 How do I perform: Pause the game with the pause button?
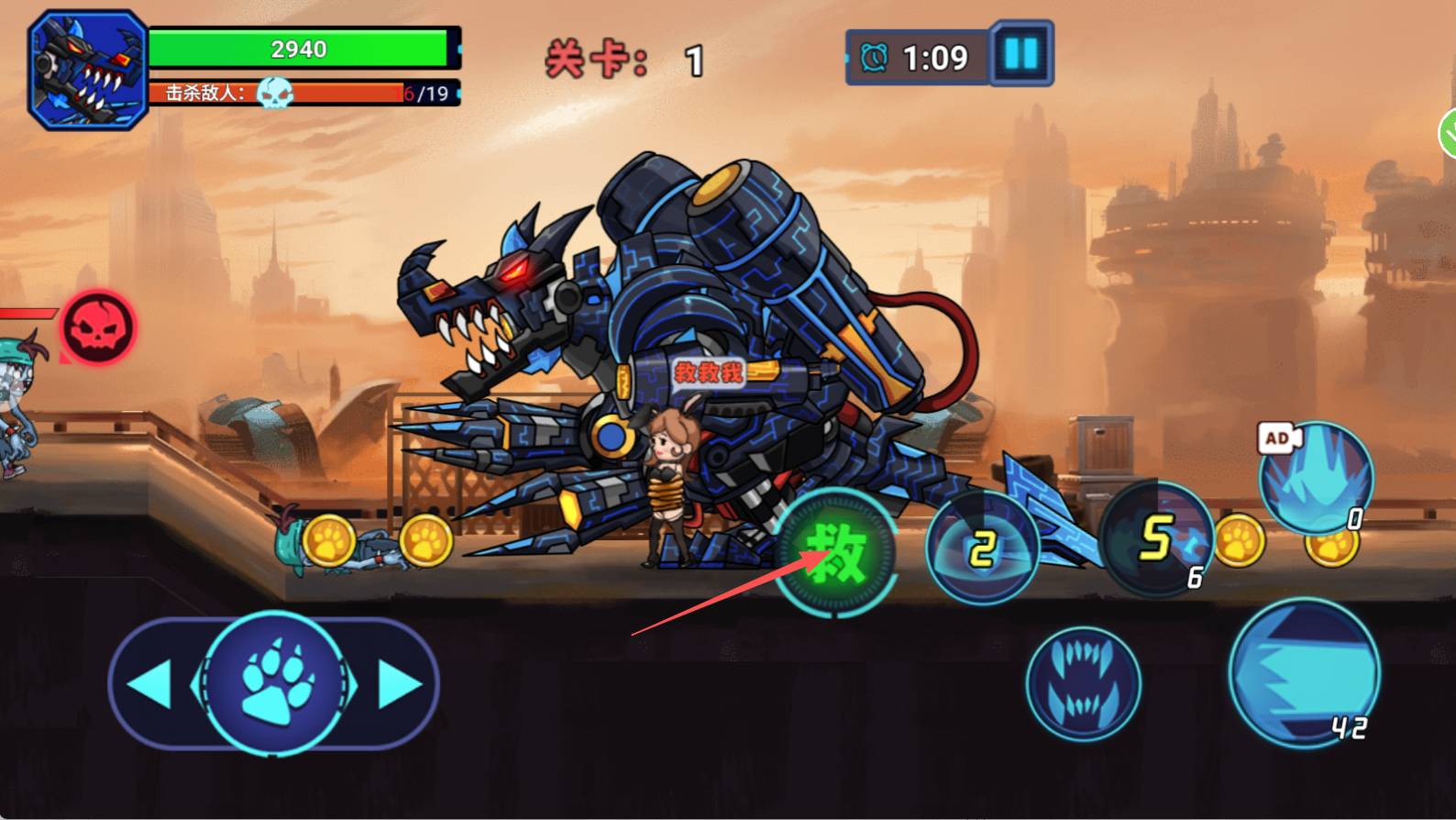click(x=1021, y=54)
